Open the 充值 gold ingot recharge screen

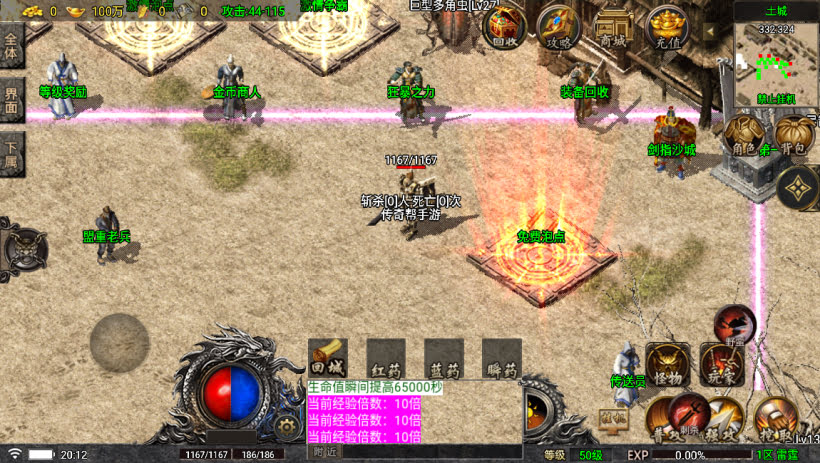[666, 25]
